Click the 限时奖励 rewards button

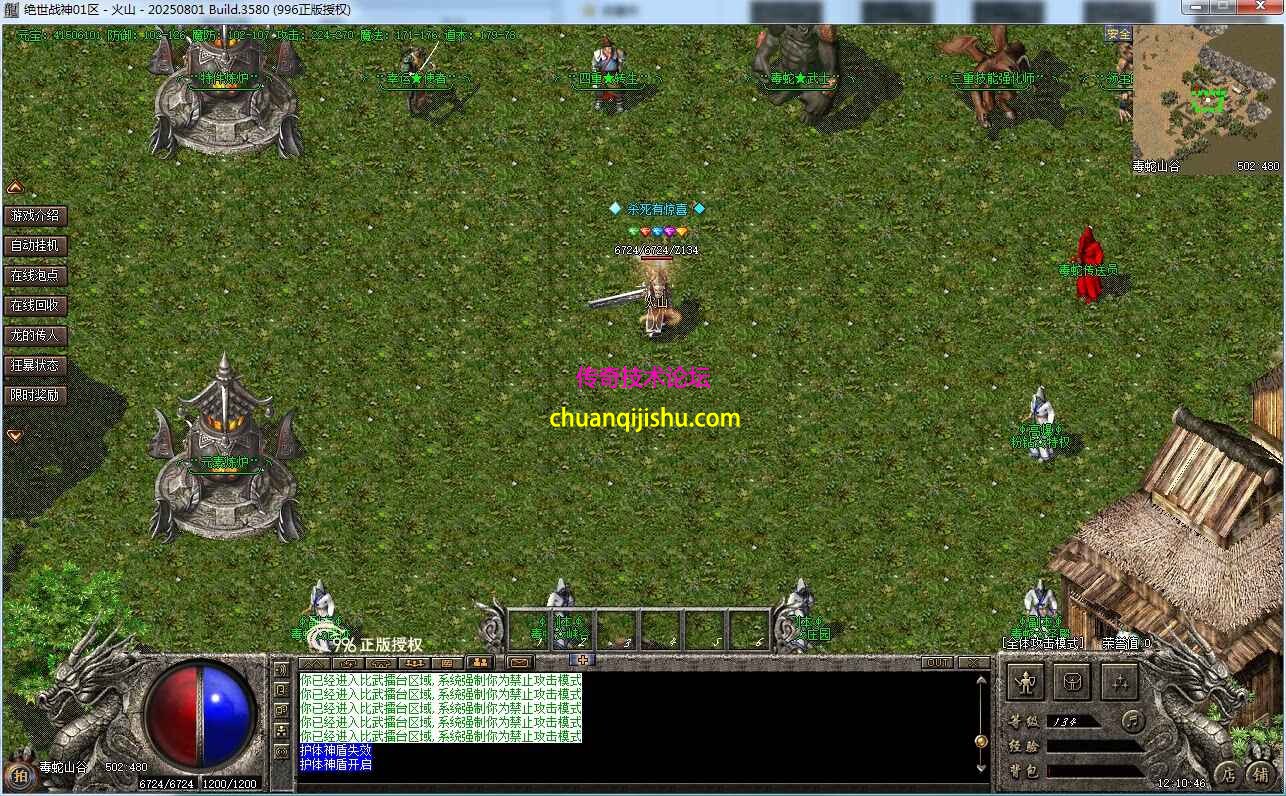[35, 395]
